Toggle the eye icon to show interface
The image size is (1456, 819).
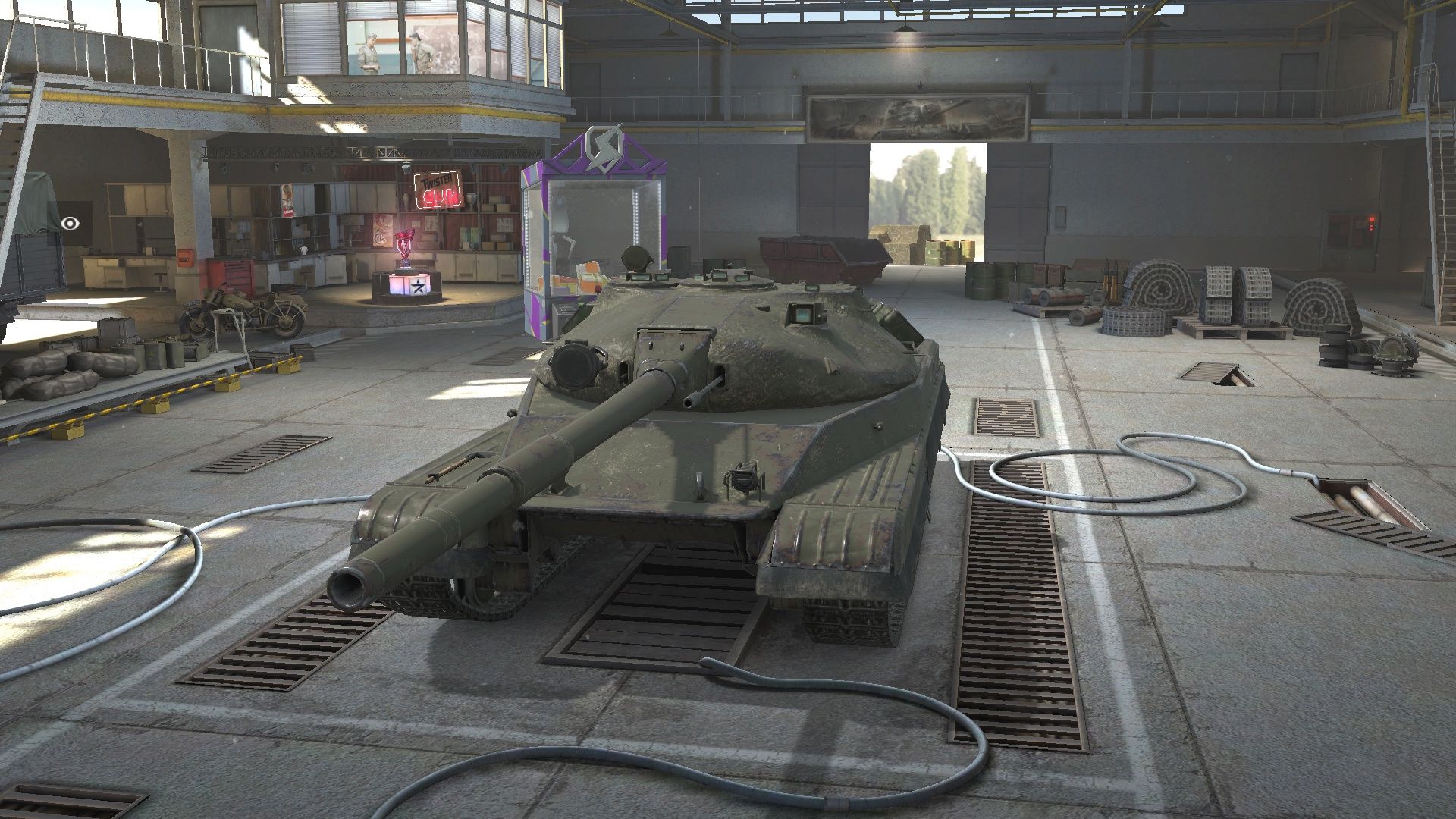[x=71, y=223]
